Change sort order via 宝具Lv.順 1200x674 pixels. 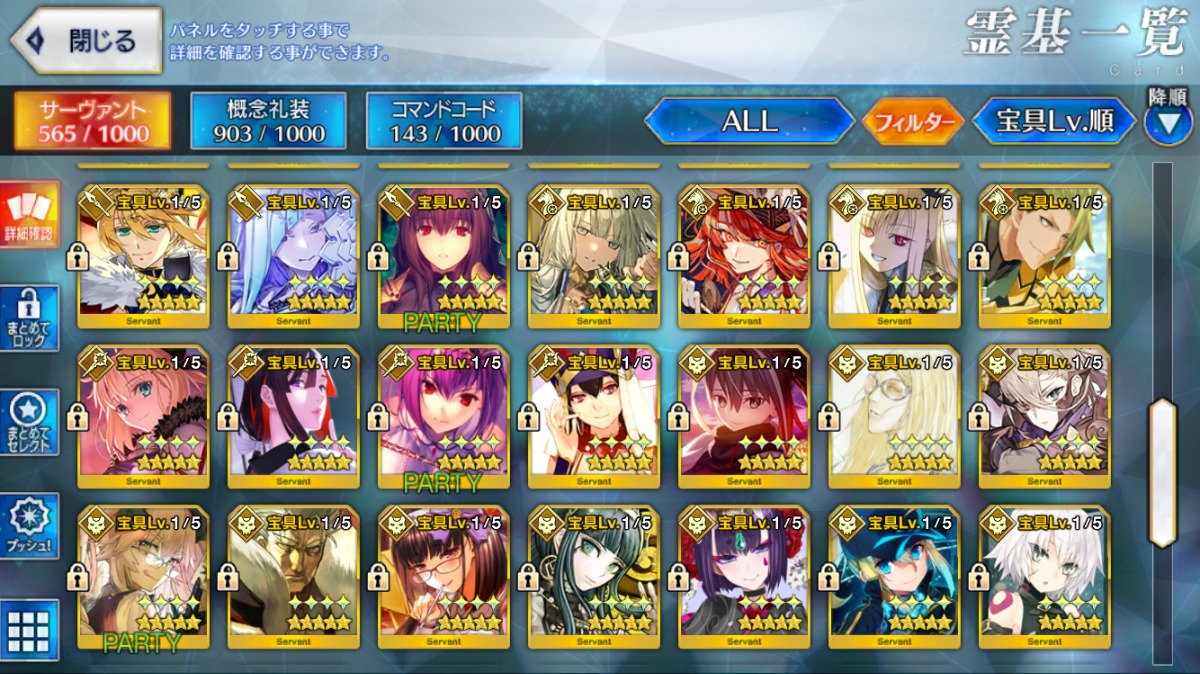point(1055,122)
